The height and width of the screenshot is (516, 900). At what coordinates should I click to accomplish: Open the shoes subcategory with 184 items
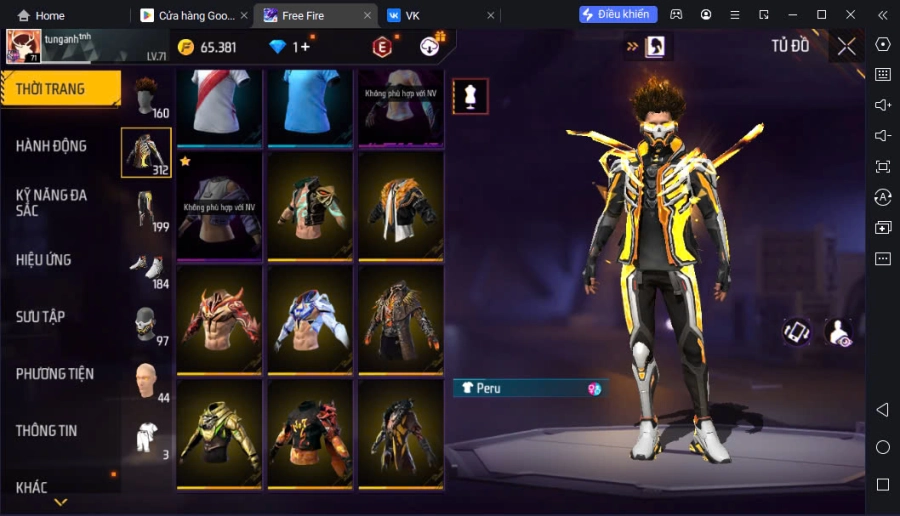[x=146, y=267]
